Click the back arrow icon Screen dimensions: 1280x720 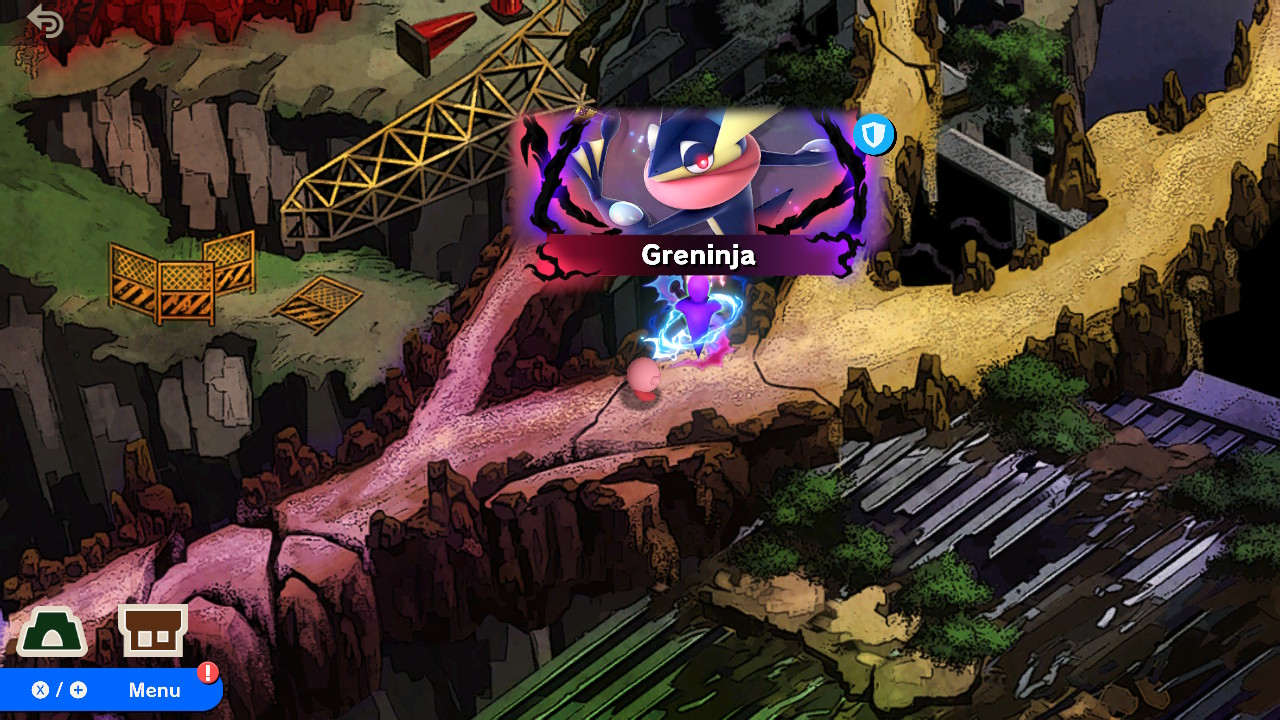point(45,21)
